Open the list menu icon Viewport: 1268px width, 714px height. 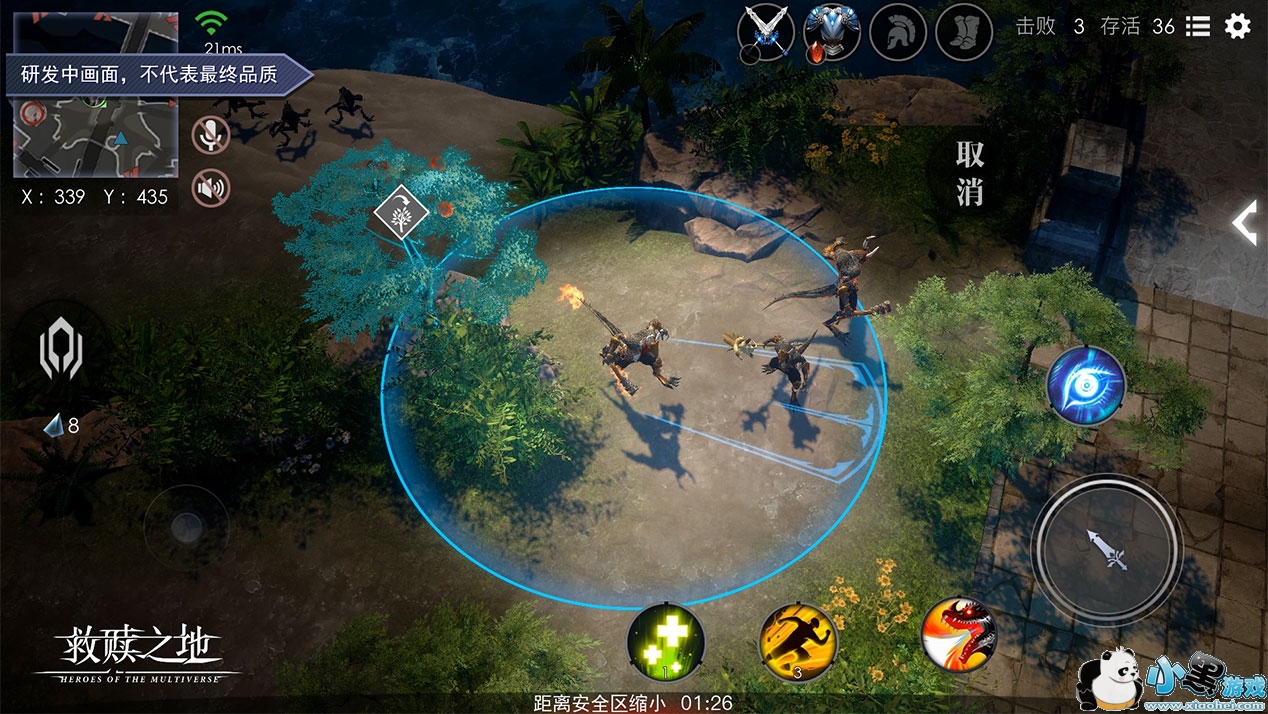click(x=1198, y=26)
